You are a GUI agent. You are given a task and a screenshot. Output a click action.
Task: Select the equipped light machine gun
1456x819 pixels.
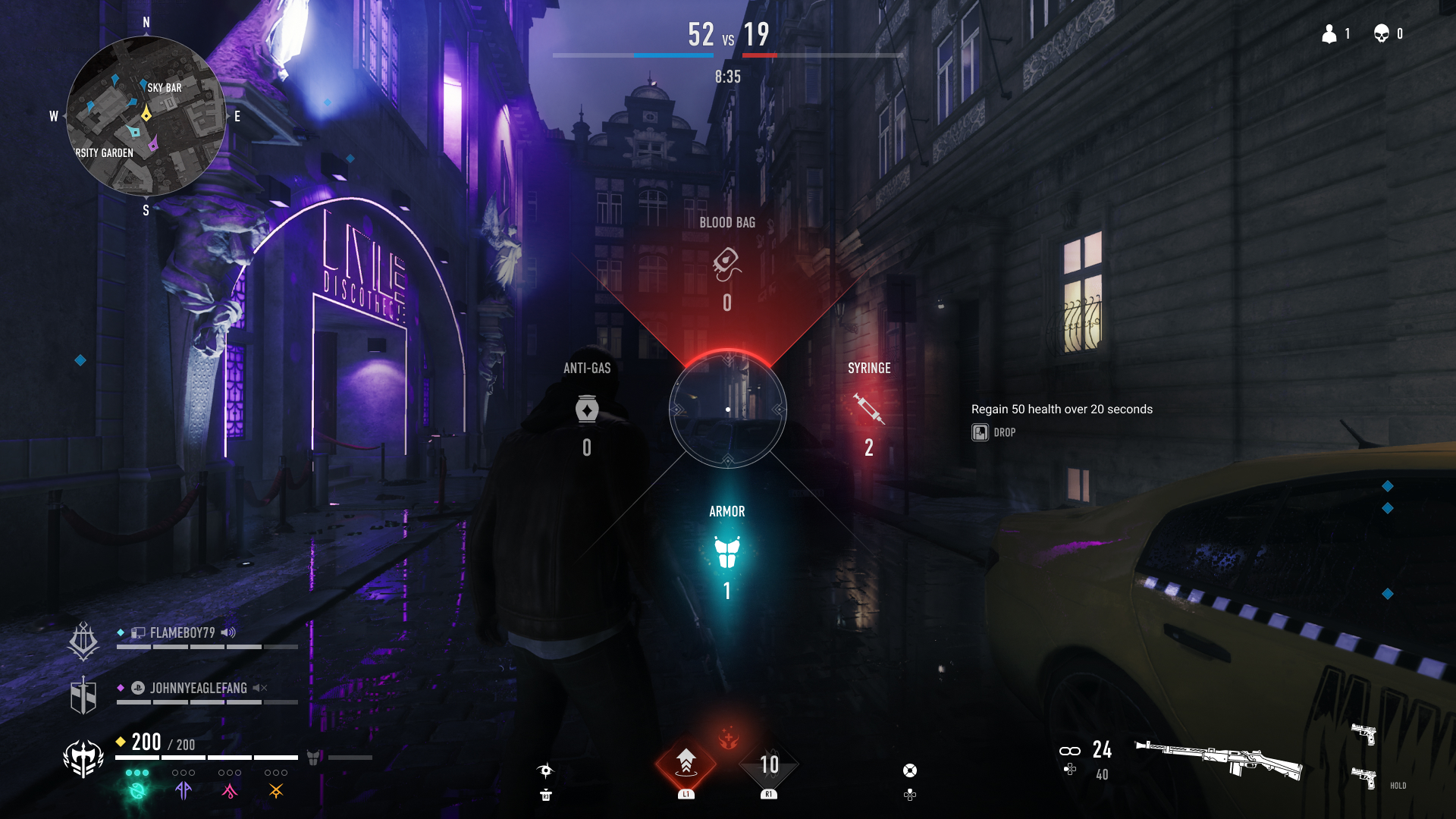pyautogui.click(x=1218, y=758)
